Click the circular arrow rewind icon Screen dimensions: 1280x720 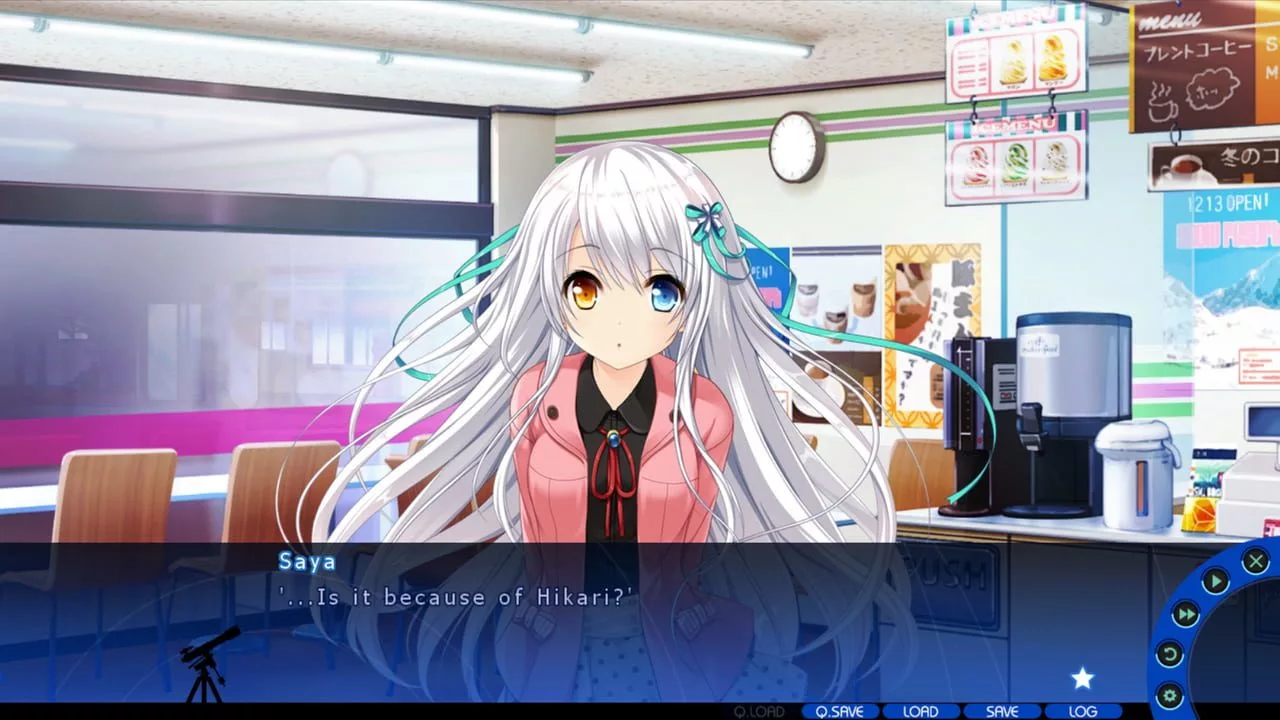click(1169, 655)
